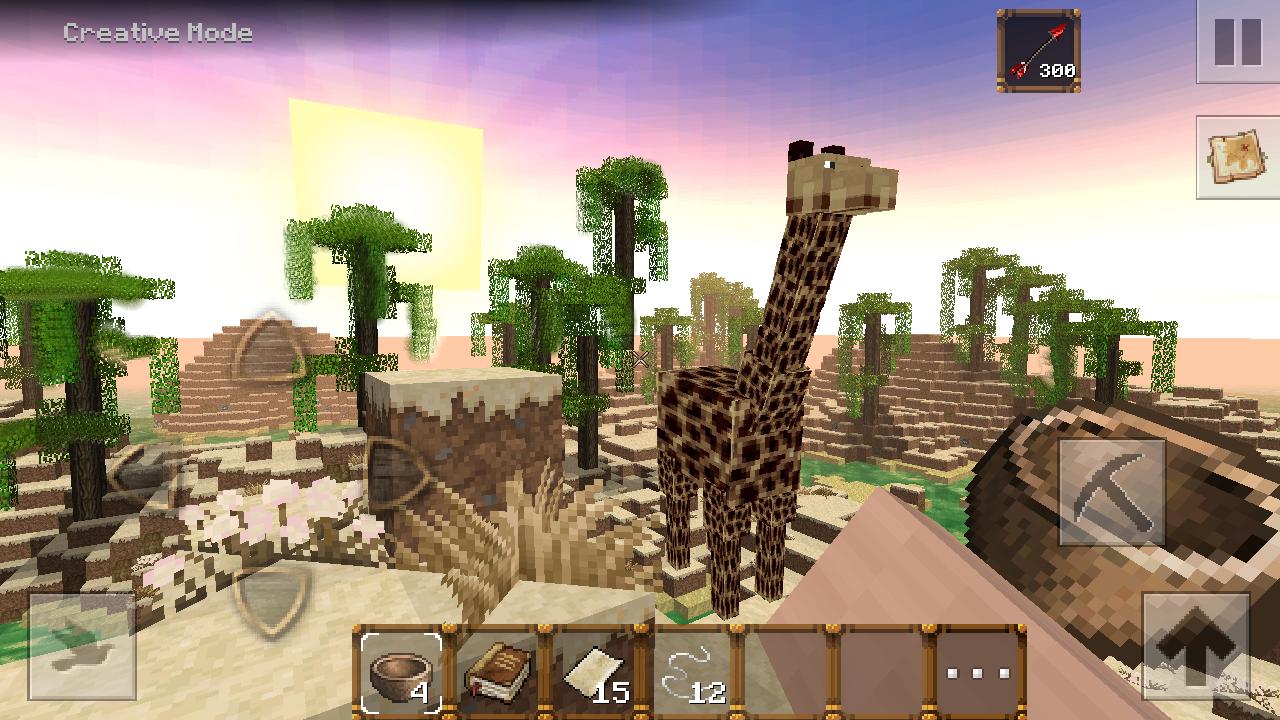Open full inventory via three-dots slot
The height and width of the screenshot is (720, 1280).
pos(978,671)
